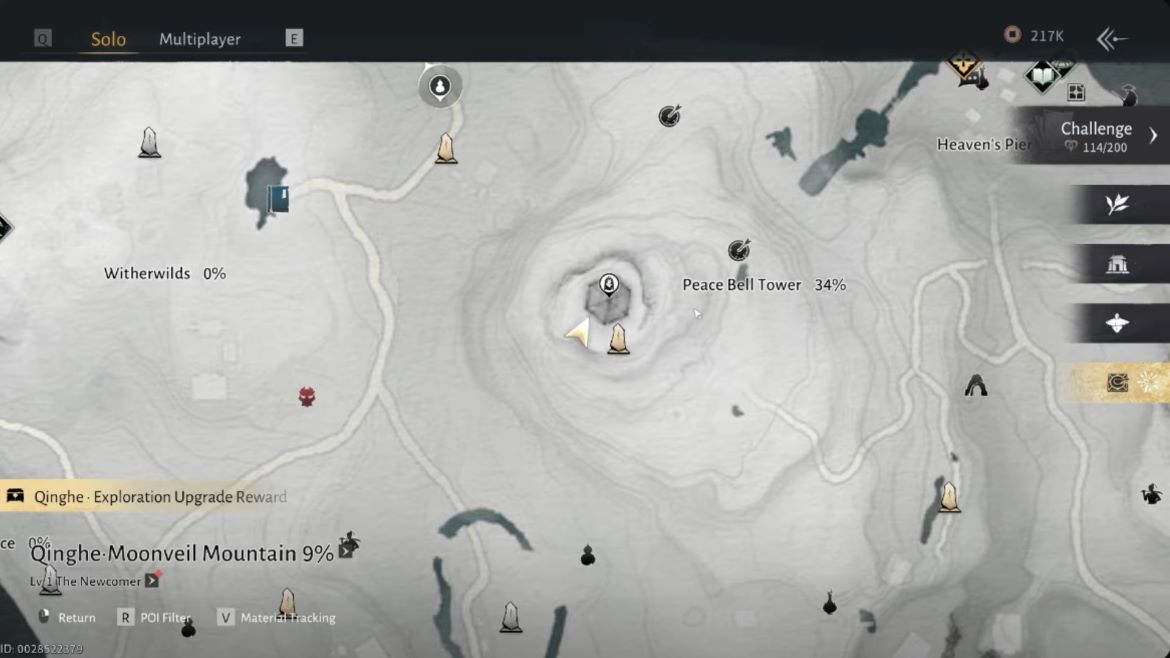The image size is (1170, 658).
Task: Select the temple gate filter button
Action: point(1117,264)
